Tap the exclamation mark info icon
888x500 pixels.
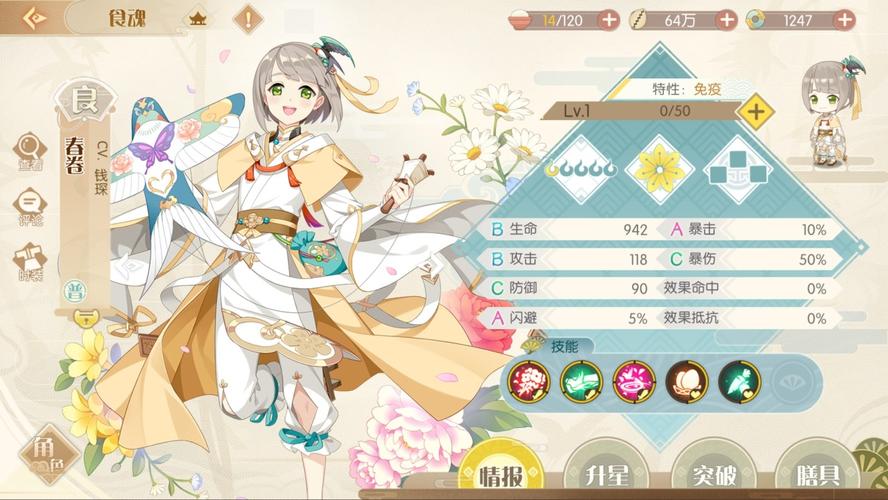(247, 19)
